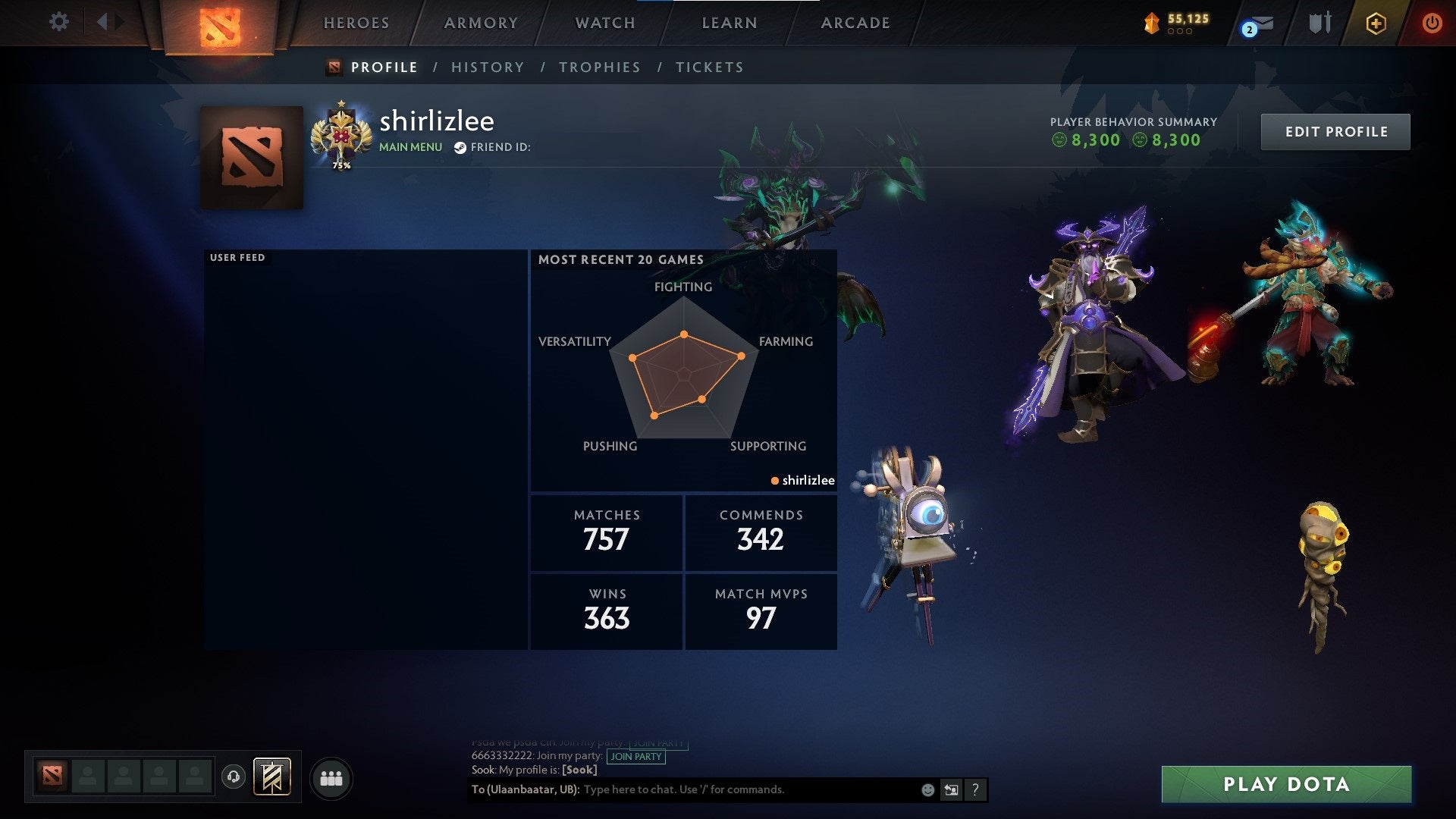
Task: Open the friends list people icon
Action: (331, 777)
